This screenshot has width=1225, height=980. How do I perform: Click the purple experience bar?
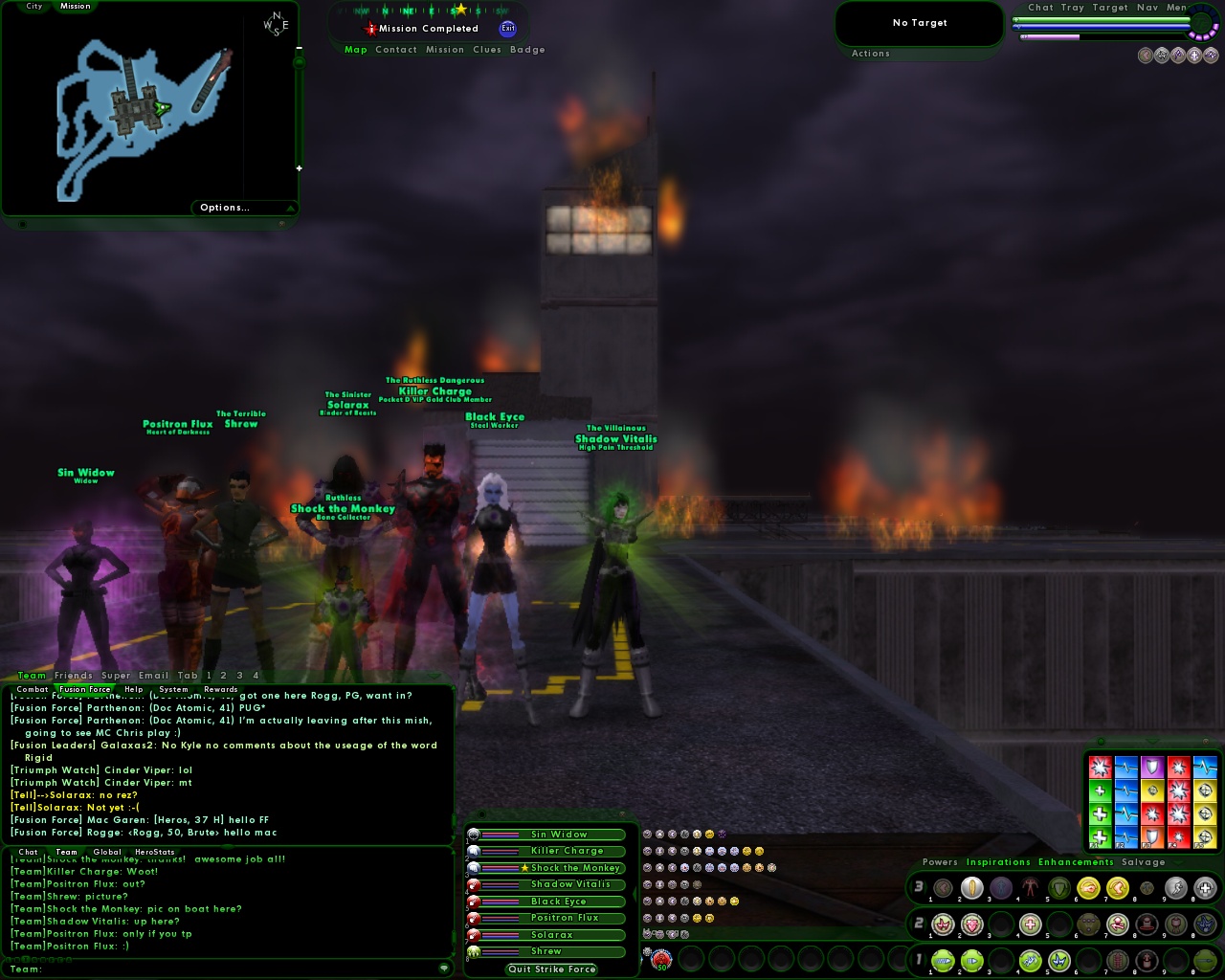(x=1053, y=36)
